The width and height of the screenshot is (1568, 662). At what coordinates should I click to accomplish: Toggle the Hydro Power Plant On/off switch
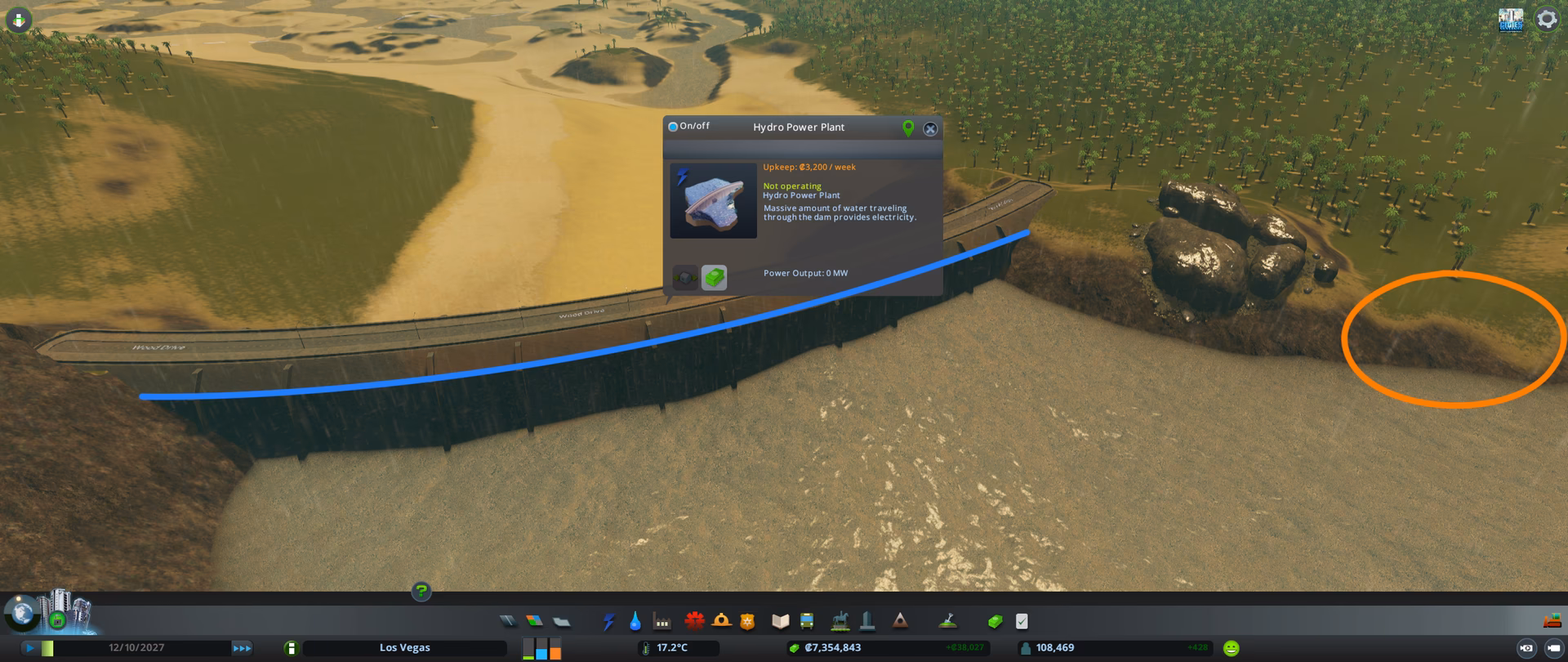673,125
